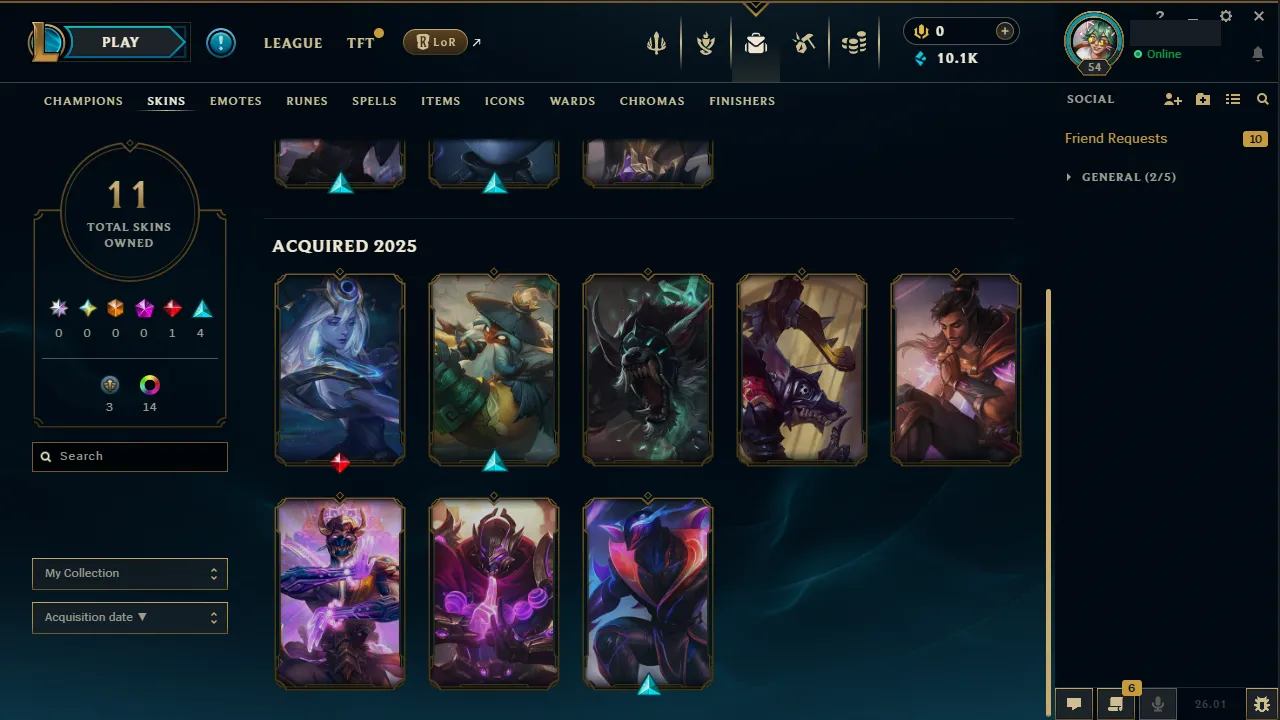Click the ranked crest icon in navbar
The width and height of the screenshot is (1280, 720).
[706, 43]
